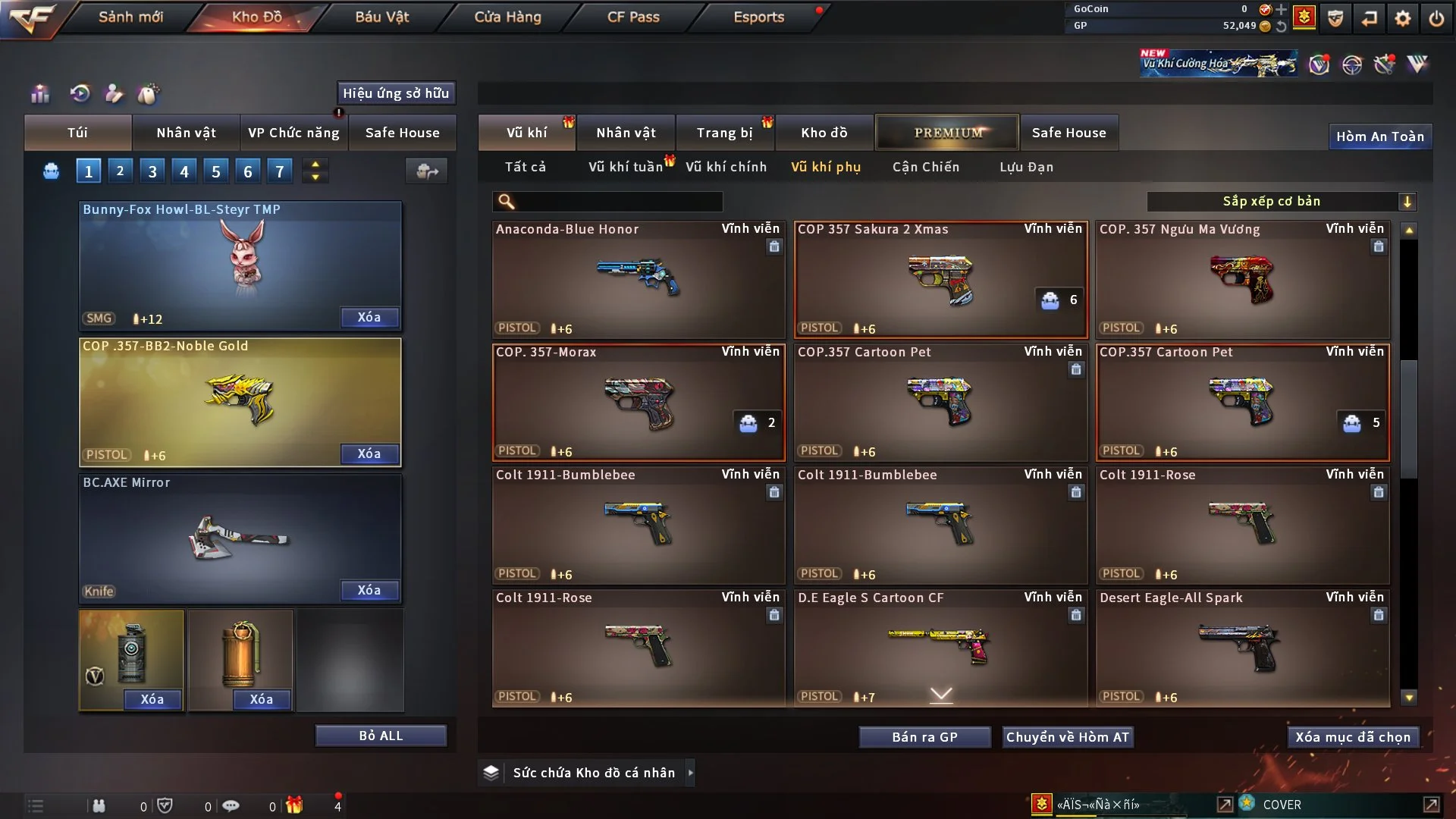Viewport: 1456px width, 819px height.
Task: Switch to bag slot 3
Action: tap(152, 171)
